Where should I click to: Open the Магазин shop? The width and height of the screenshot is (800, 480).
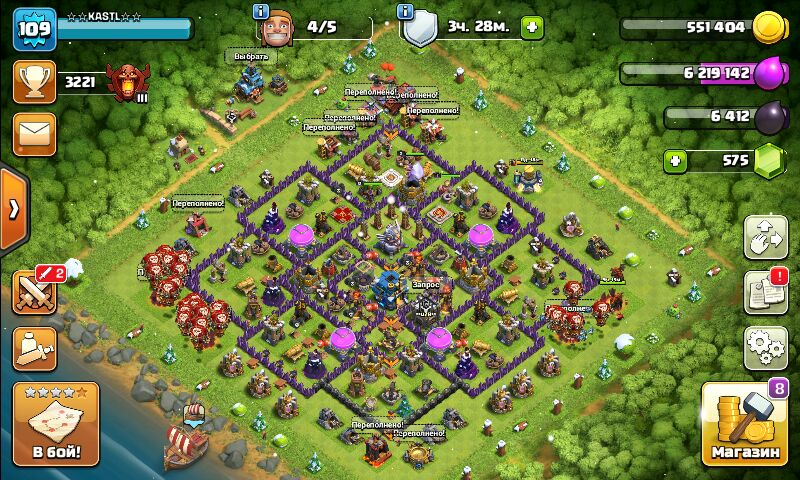coord(745,425)
